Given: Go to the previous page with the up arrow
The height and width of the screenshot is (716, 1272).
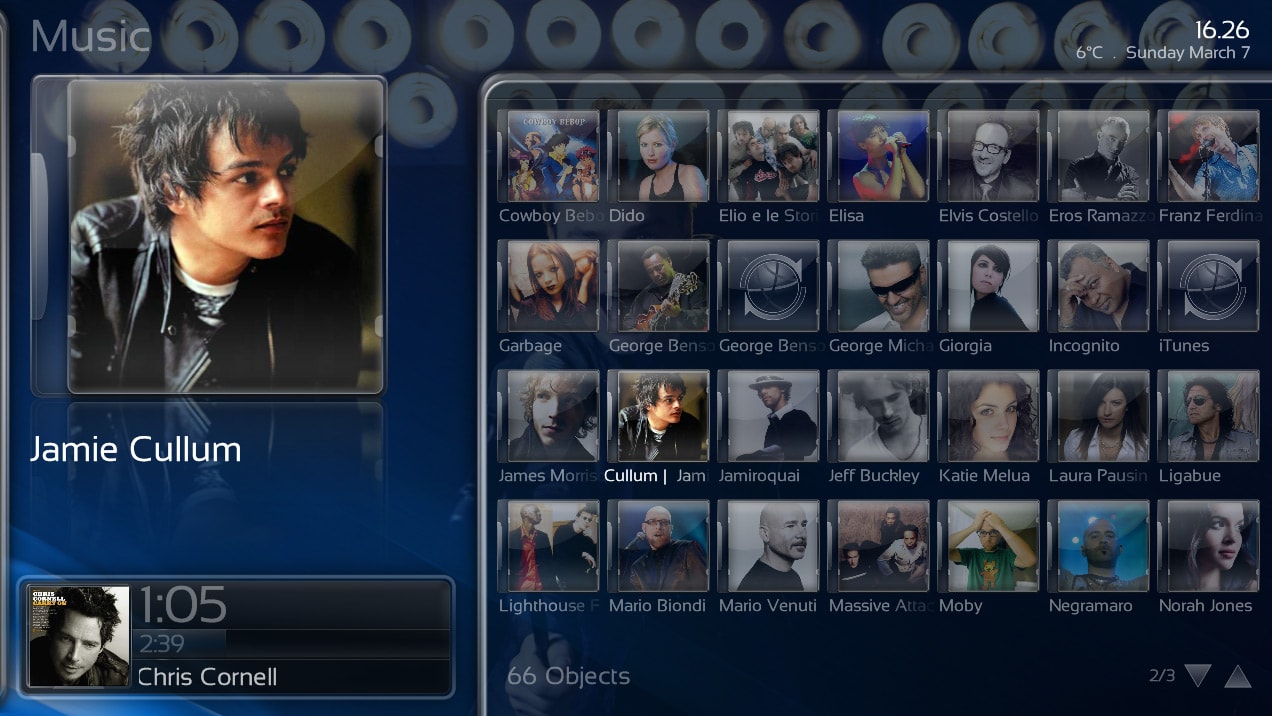Looking at the screenshot, I should pyautogui.click(x=1238, y=676).
